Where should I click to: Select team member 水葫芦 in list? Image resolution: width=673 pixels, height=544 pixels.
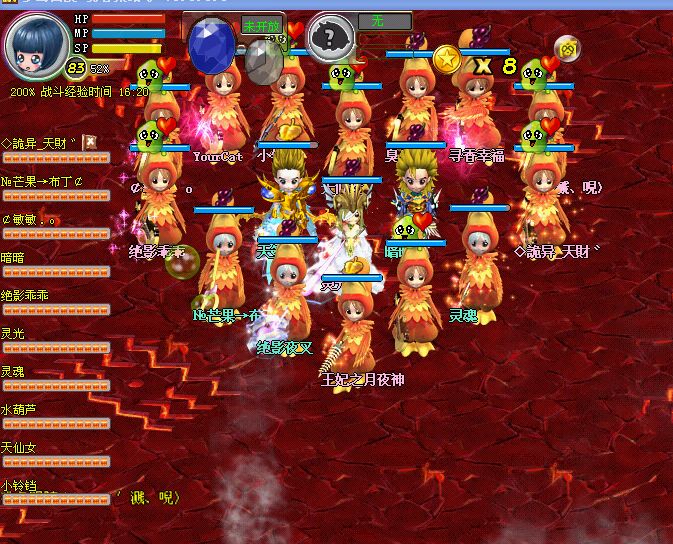point(20,409)
